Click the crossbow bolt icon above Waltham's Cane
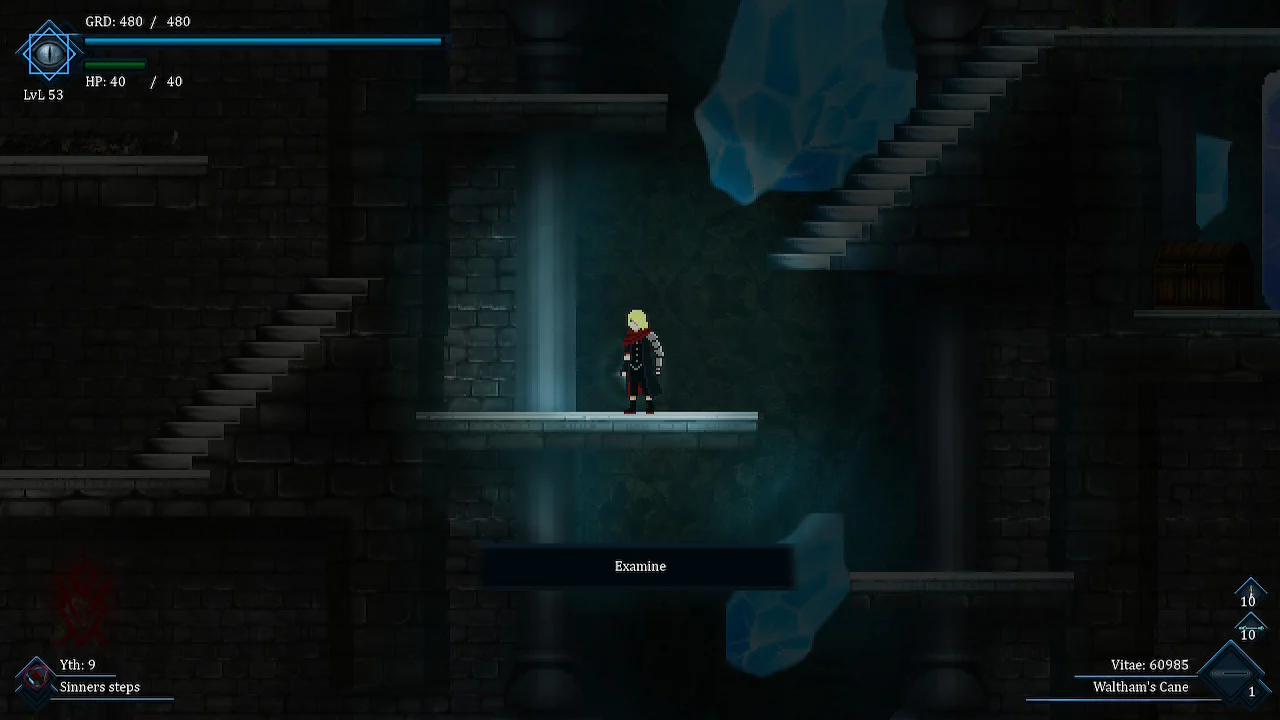The image size is (1280, 720). (1251, 627)
